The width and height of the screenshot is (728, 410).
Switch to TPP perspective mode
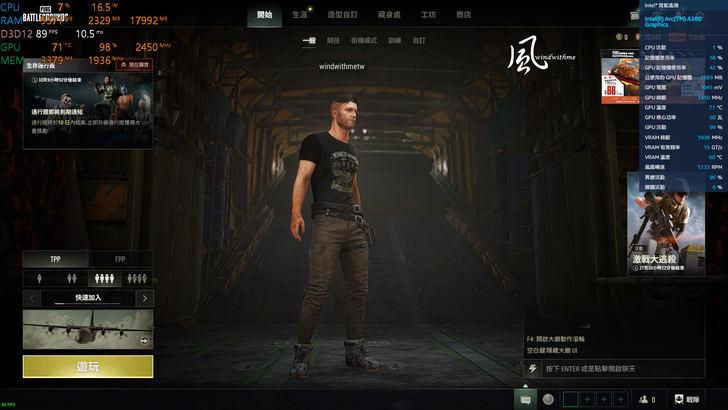pyautogui.click(x=56, y=259)
